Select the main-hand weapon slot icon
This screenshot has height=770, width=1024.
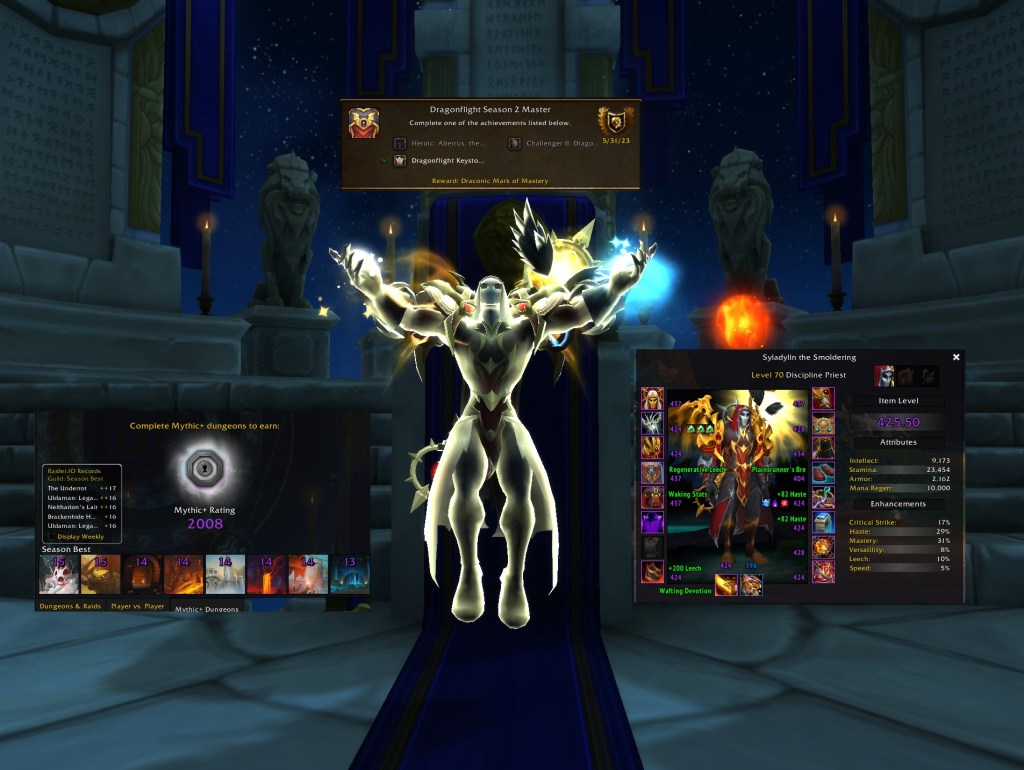click(x=726, y=586)
